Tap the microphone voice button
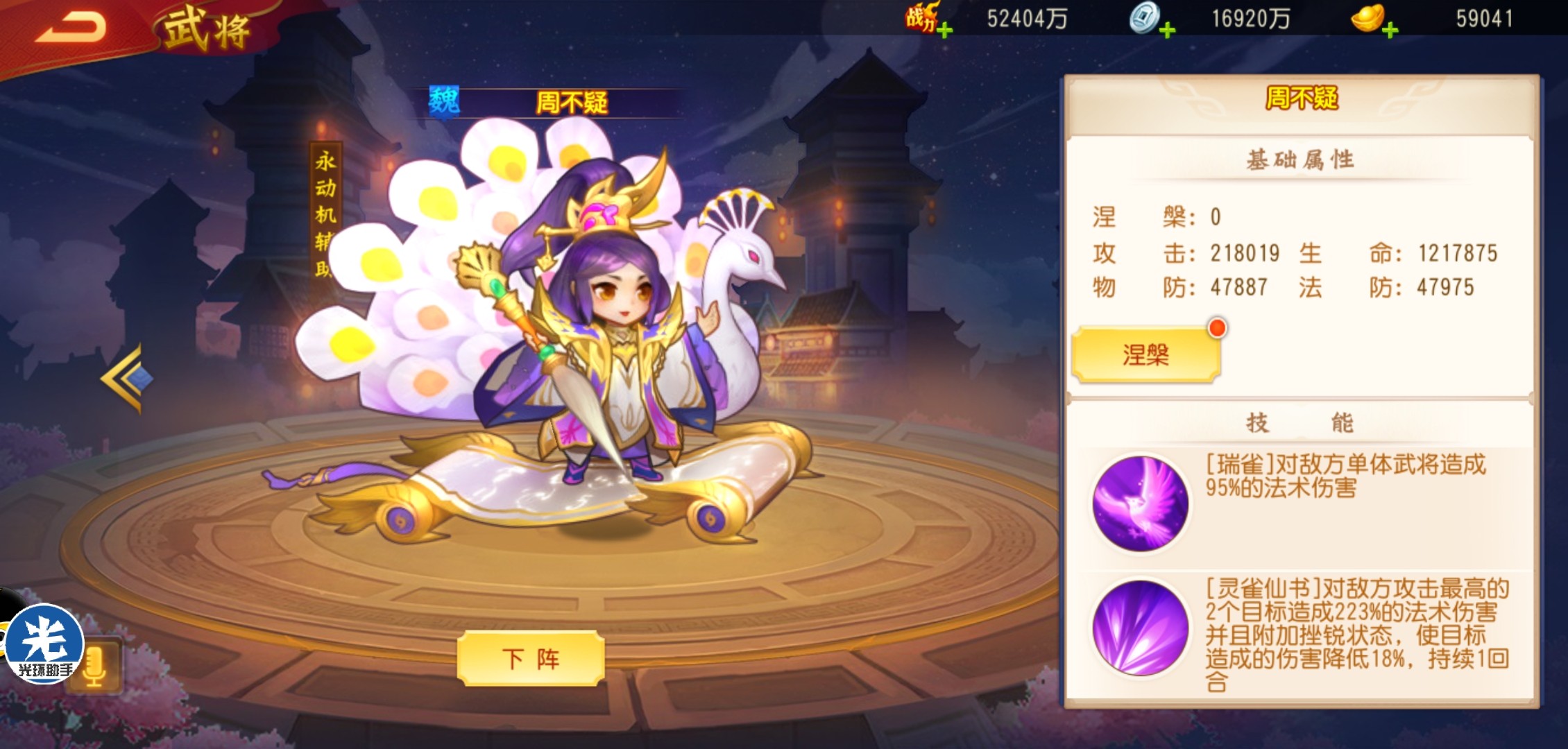Screen dimensions: 1568x749 pos(95,666)
